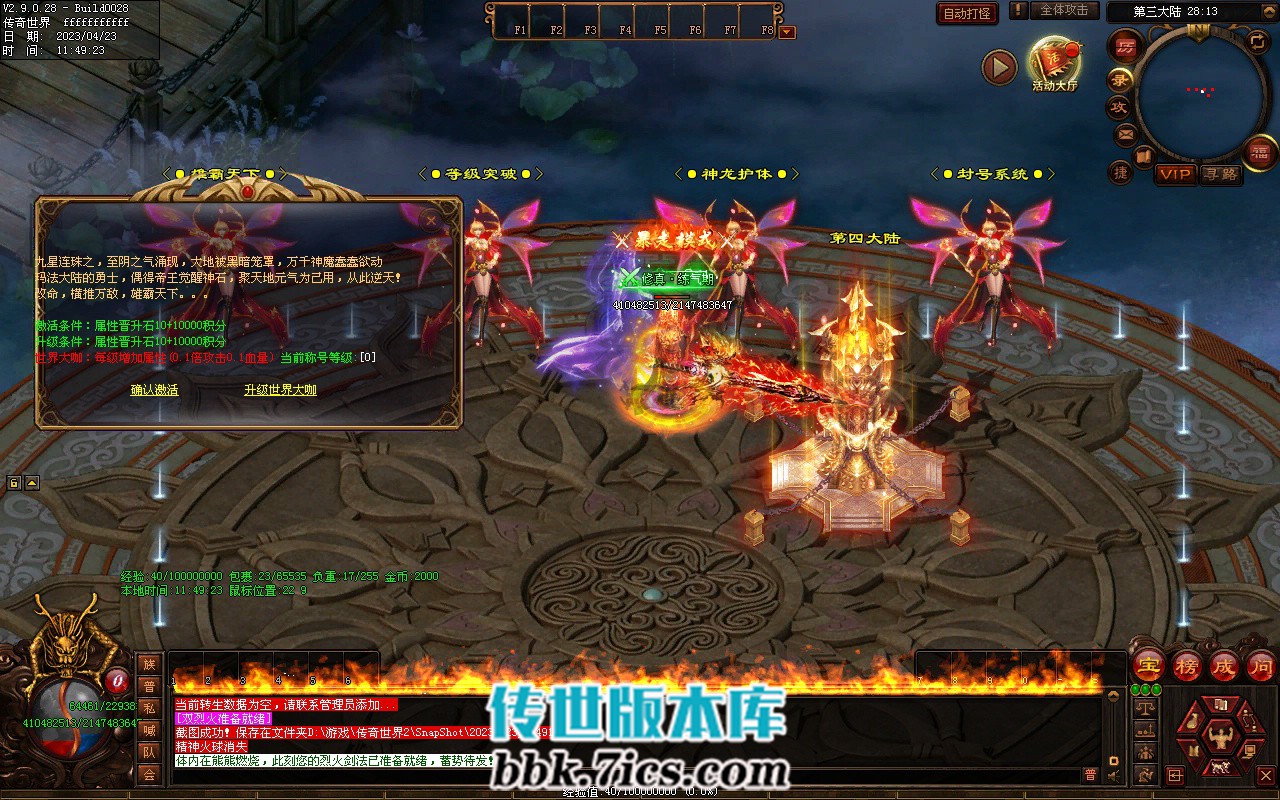Toggle 自动打怪 auto-fight
This screenshot has height=800, width=1280.
[x=968, y=13]
